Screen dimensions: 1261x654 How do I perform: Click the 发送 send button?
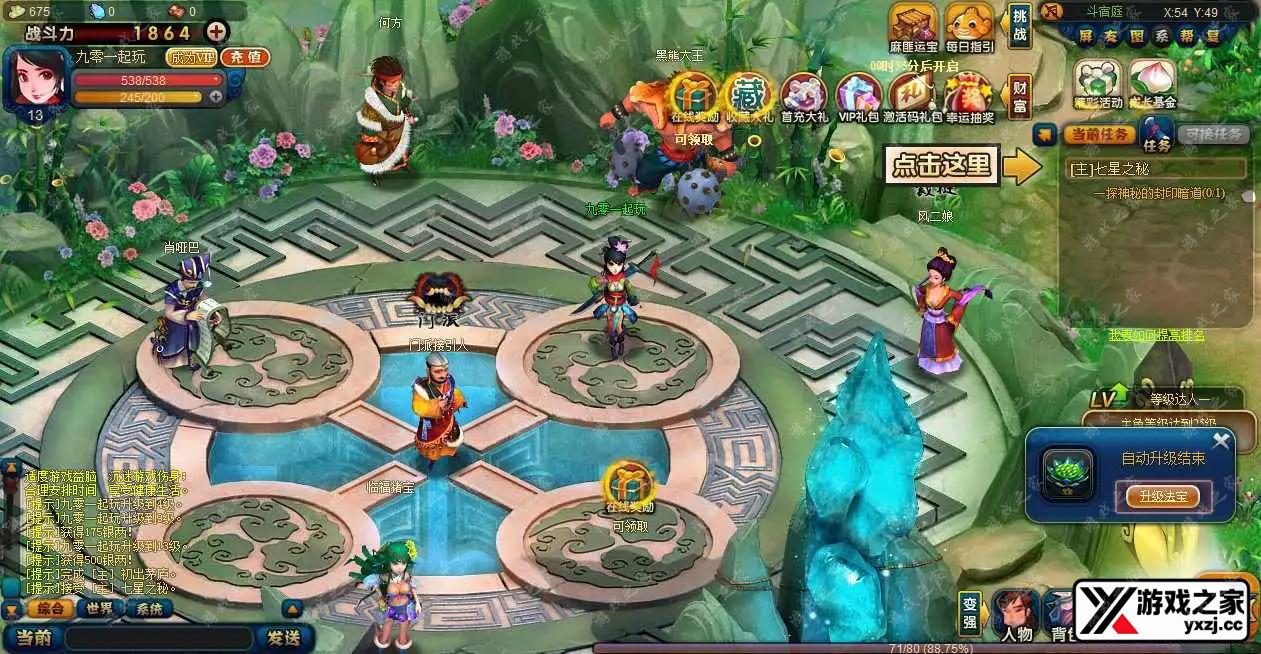point(283,637)
